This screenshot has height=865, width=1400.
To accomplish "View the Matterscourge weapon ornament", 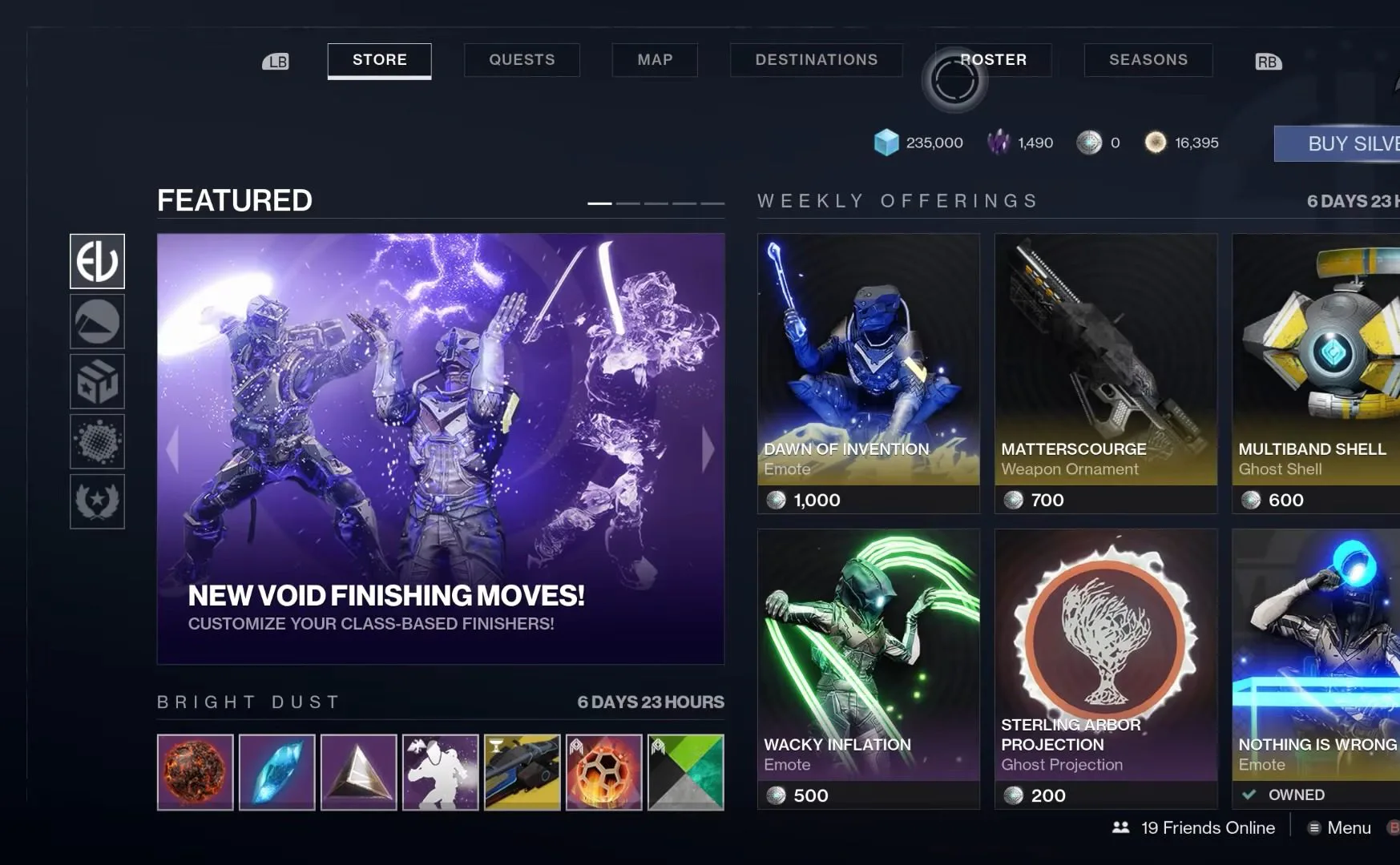I will (1105, 372).
